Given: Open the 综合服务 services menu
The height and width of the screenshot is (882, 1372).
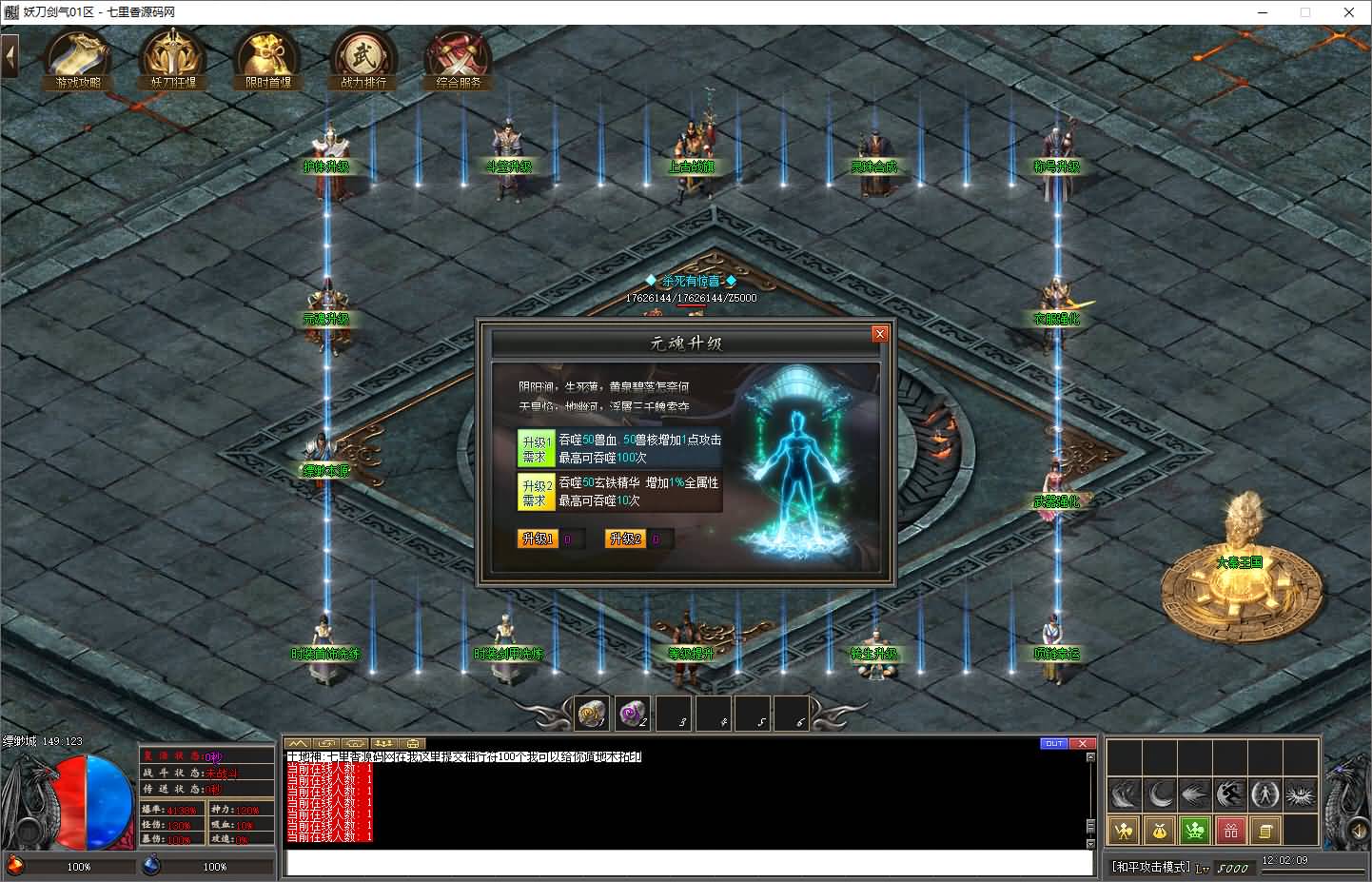Looking at the screenshot, I should (x=459, y=60).
